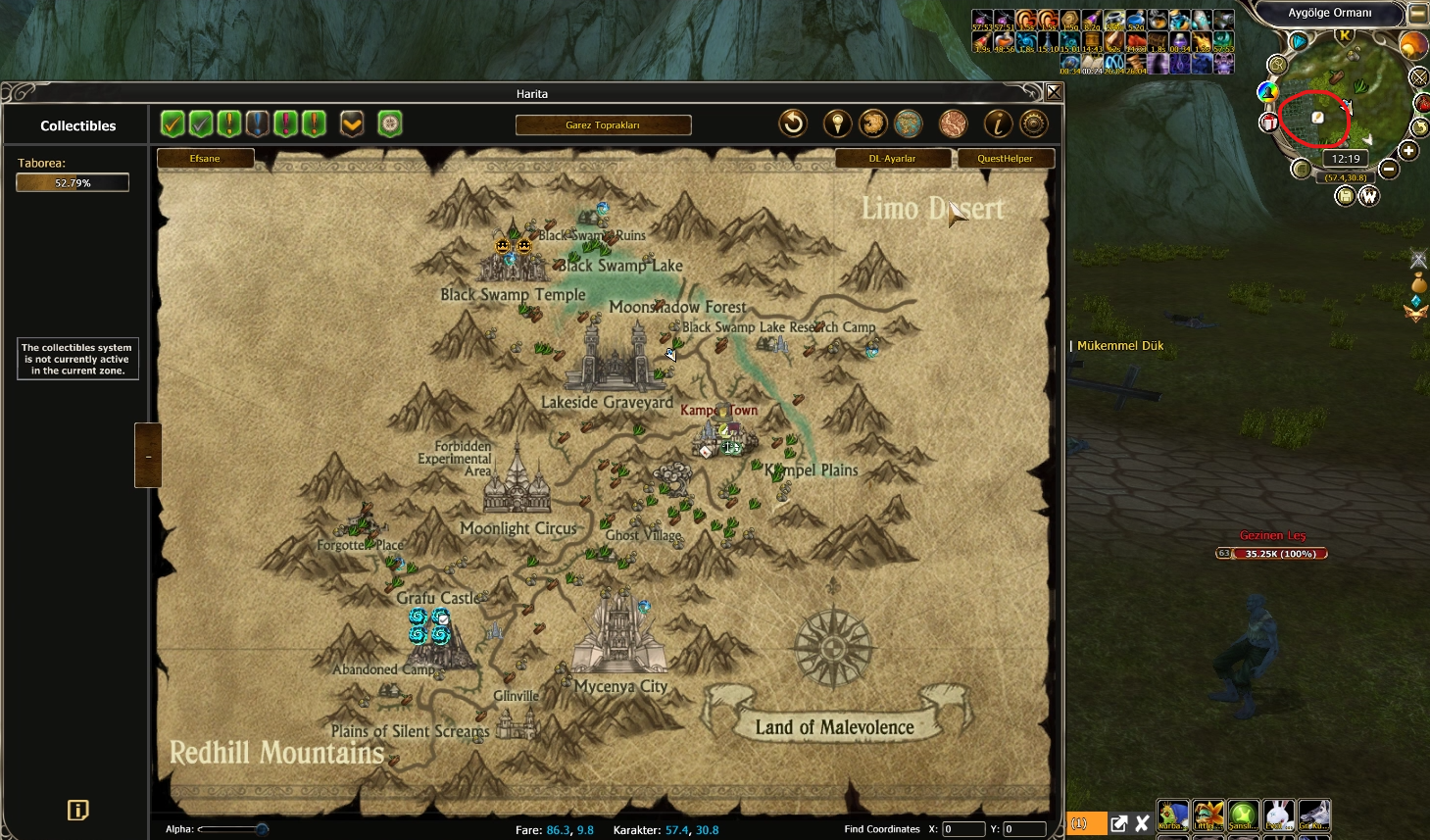This screenshot has width=1430, height=840.
Task: Click the map pin marker icon
Action: tap(836, 124)
